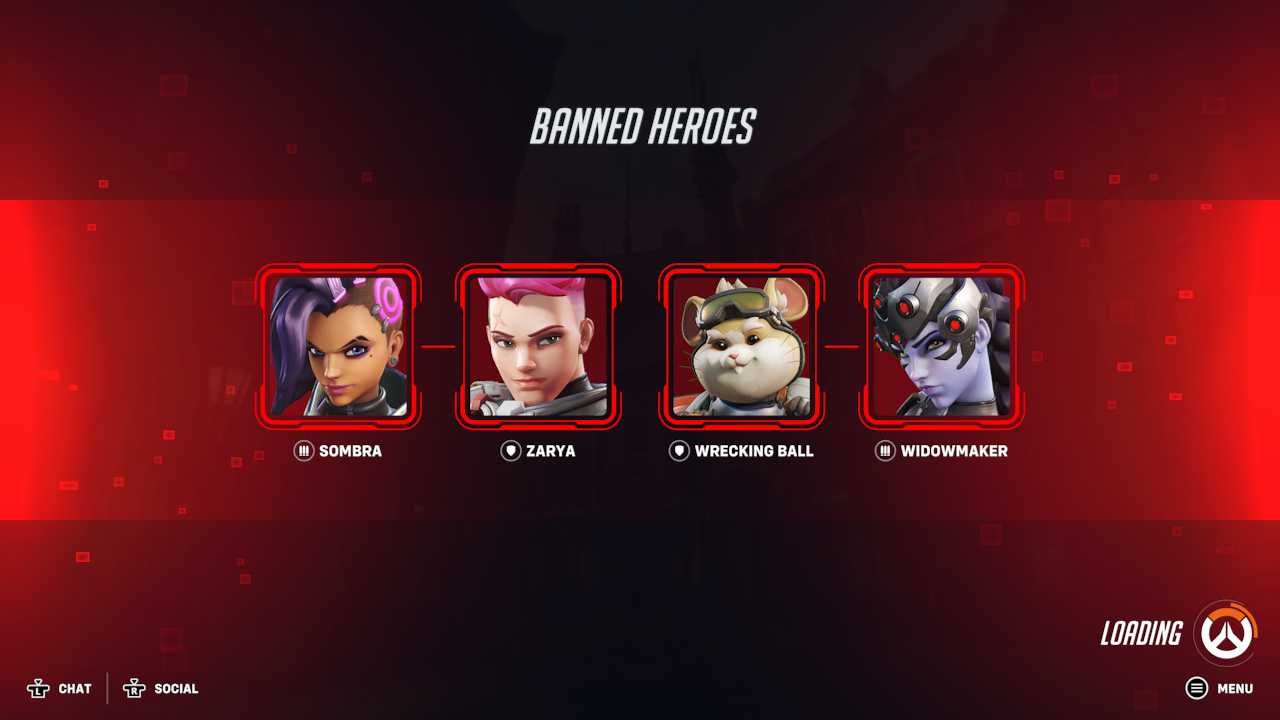The width and height of the screenshot is (1280, 720).
Task: Open the CHAT panel
Action: pyautogui.click(x=76, y=689)
